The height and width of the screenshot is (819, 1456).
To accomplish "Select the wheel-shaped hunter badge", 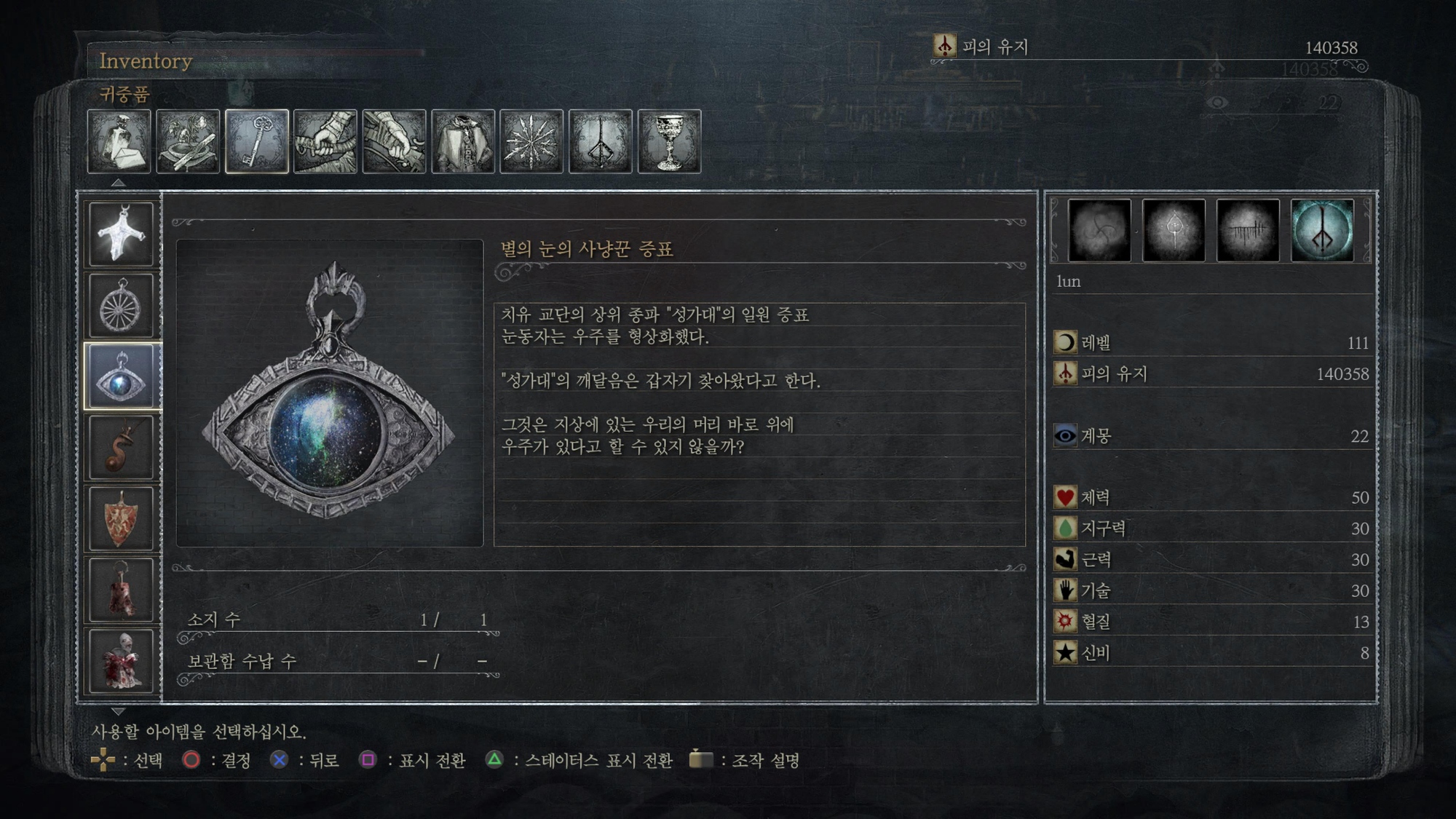I will click(122, 306).
